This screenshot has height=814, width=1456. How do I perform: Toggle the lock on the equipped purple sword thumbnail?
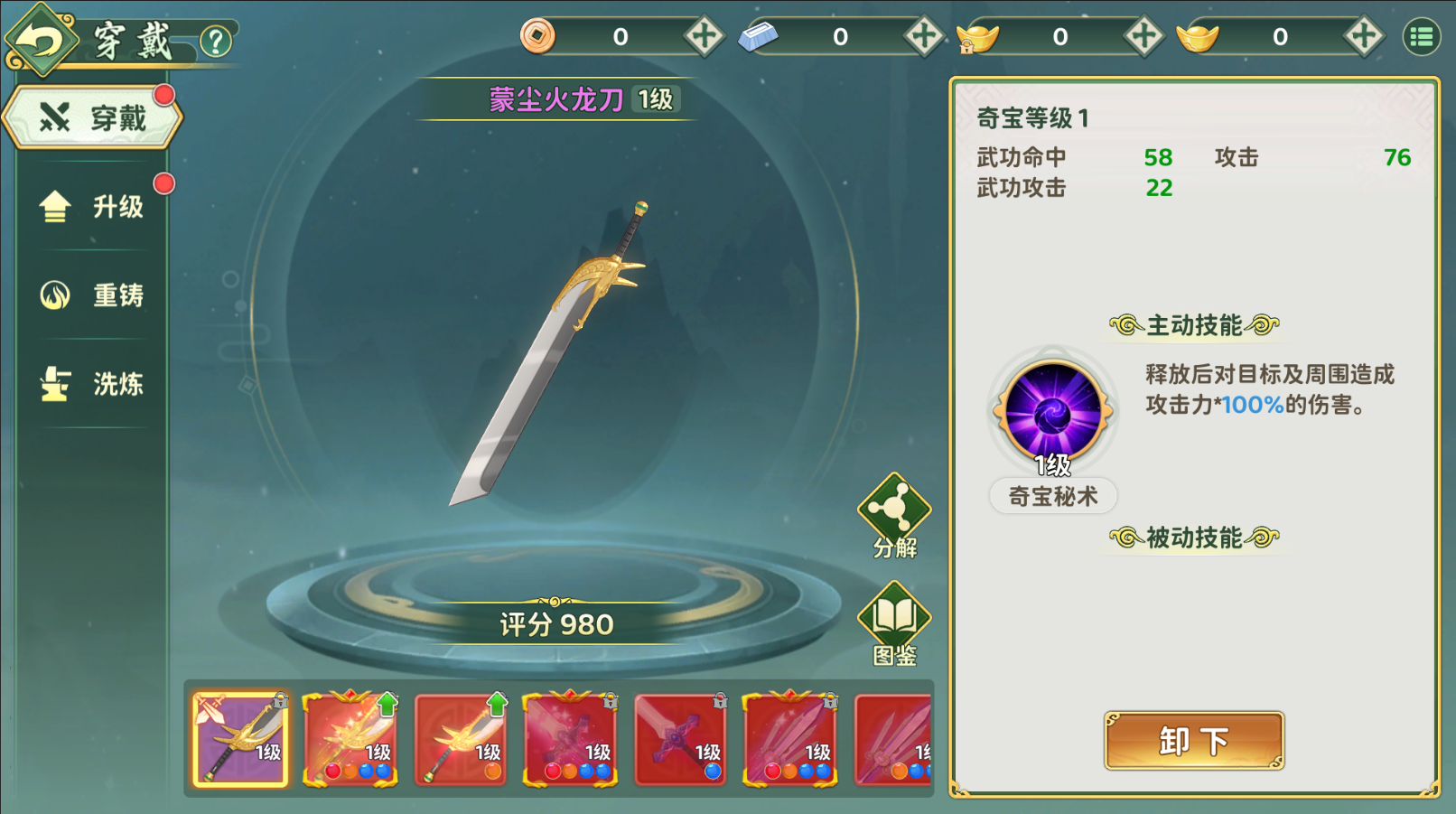[279, 701]
